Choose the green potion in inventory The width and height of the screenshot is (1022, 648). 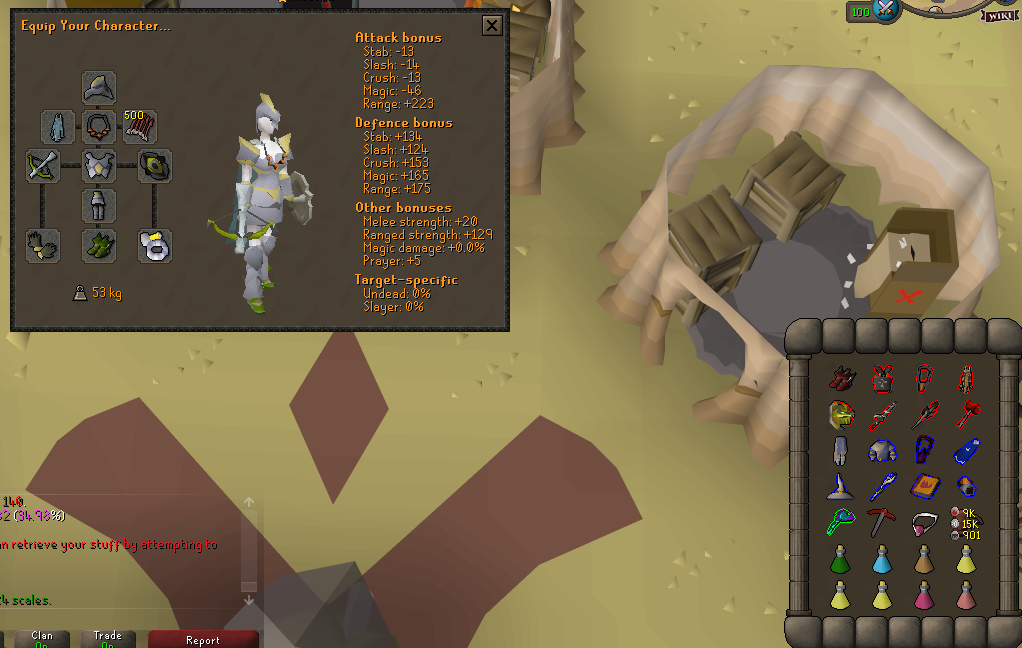point(841,559)
